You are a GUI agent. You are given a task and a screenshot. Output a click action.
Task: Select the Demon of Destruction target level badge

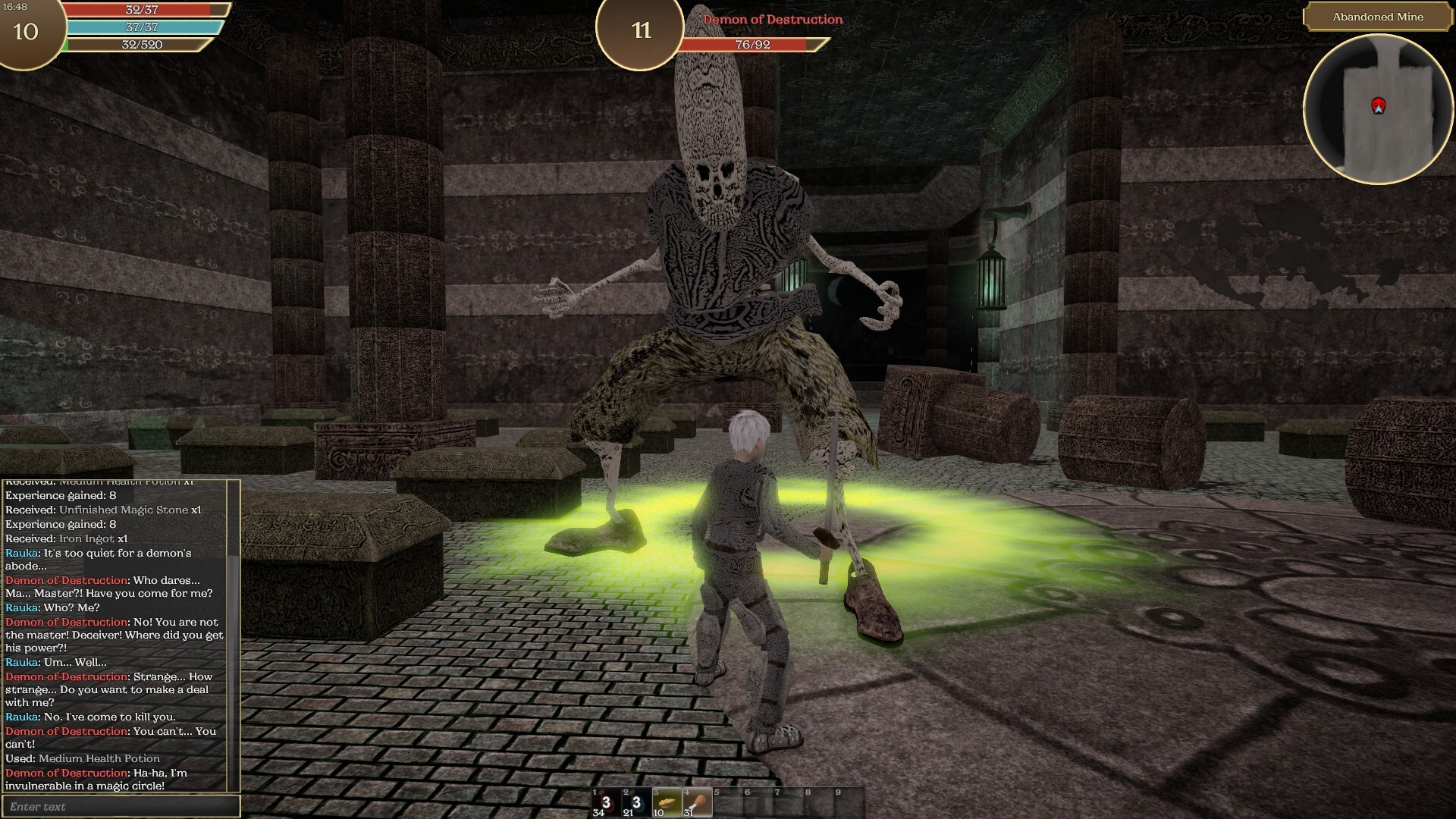(x=641, y=30)
